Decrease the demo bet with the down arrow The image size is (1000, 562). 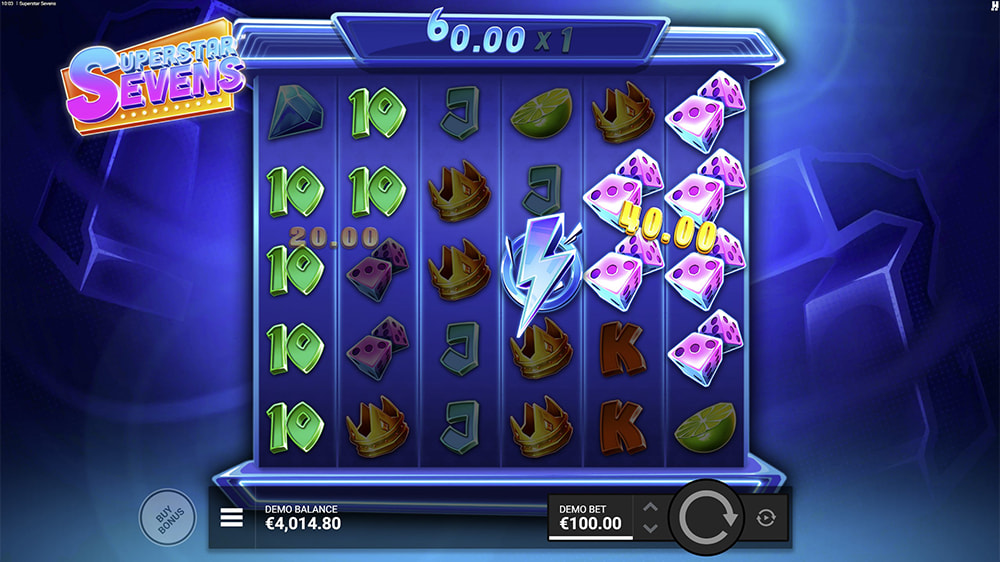coord(650,528)
